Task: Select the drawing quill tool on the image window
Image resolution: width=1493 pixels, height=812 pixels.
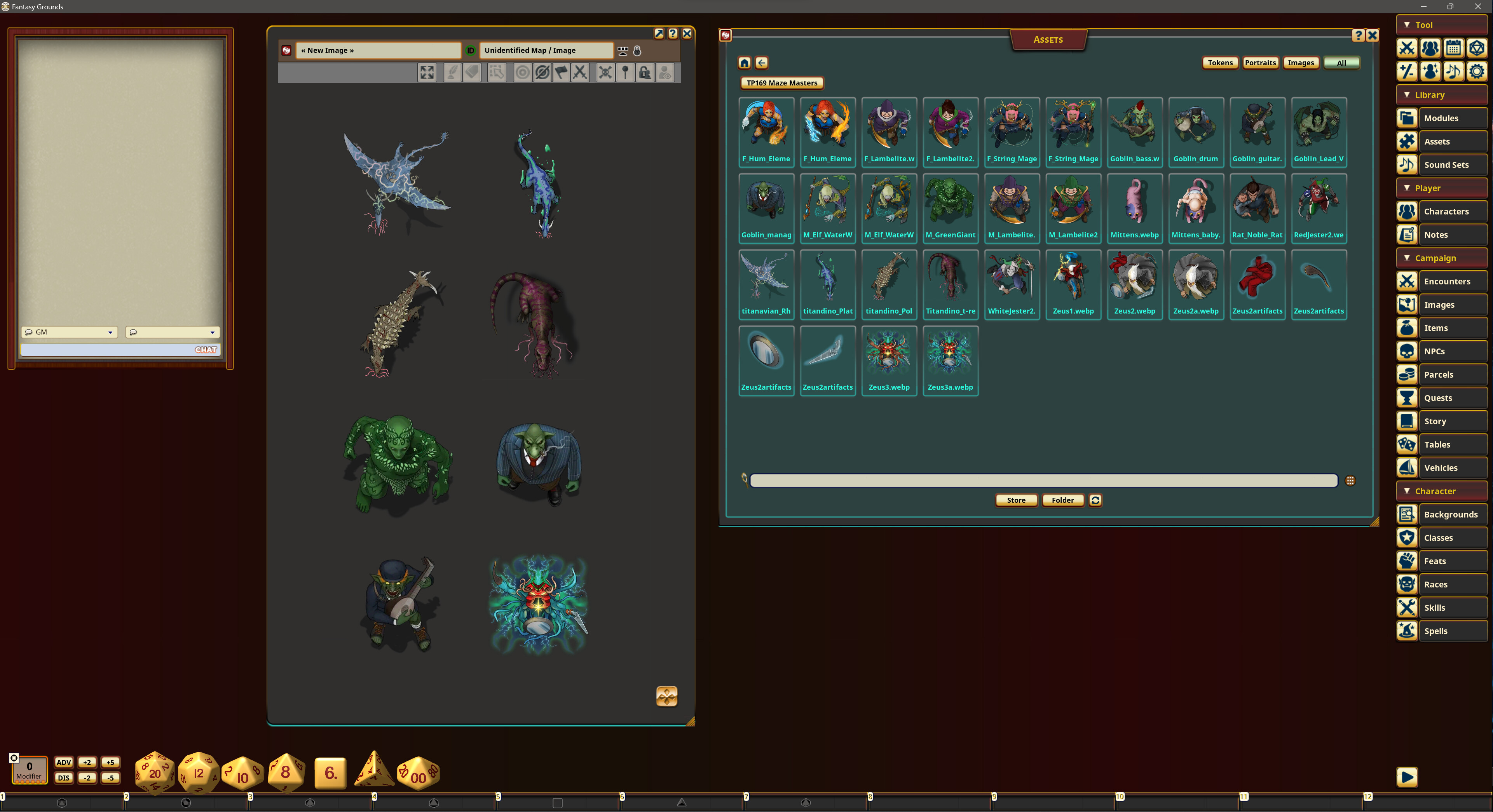Action: pos(452,72)
